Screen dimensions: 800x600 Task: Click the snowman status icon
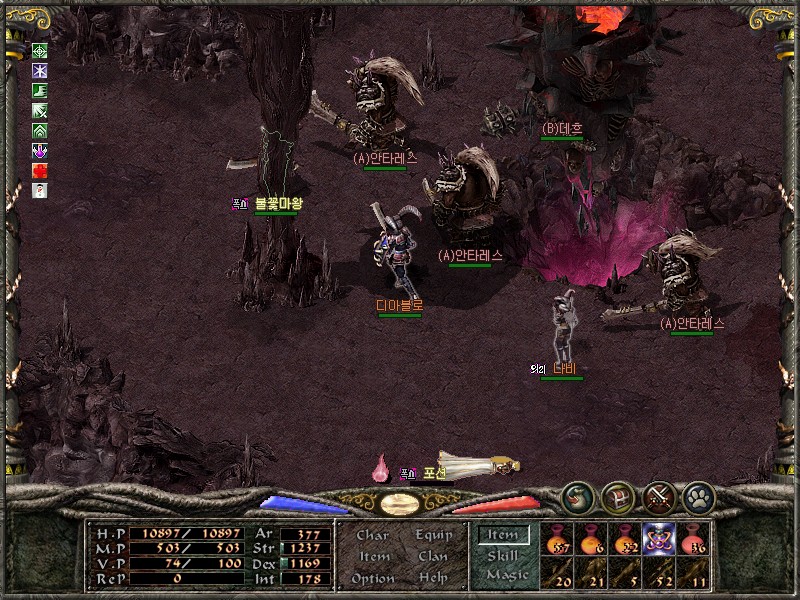pyautogui.click(x=40, y=191)
